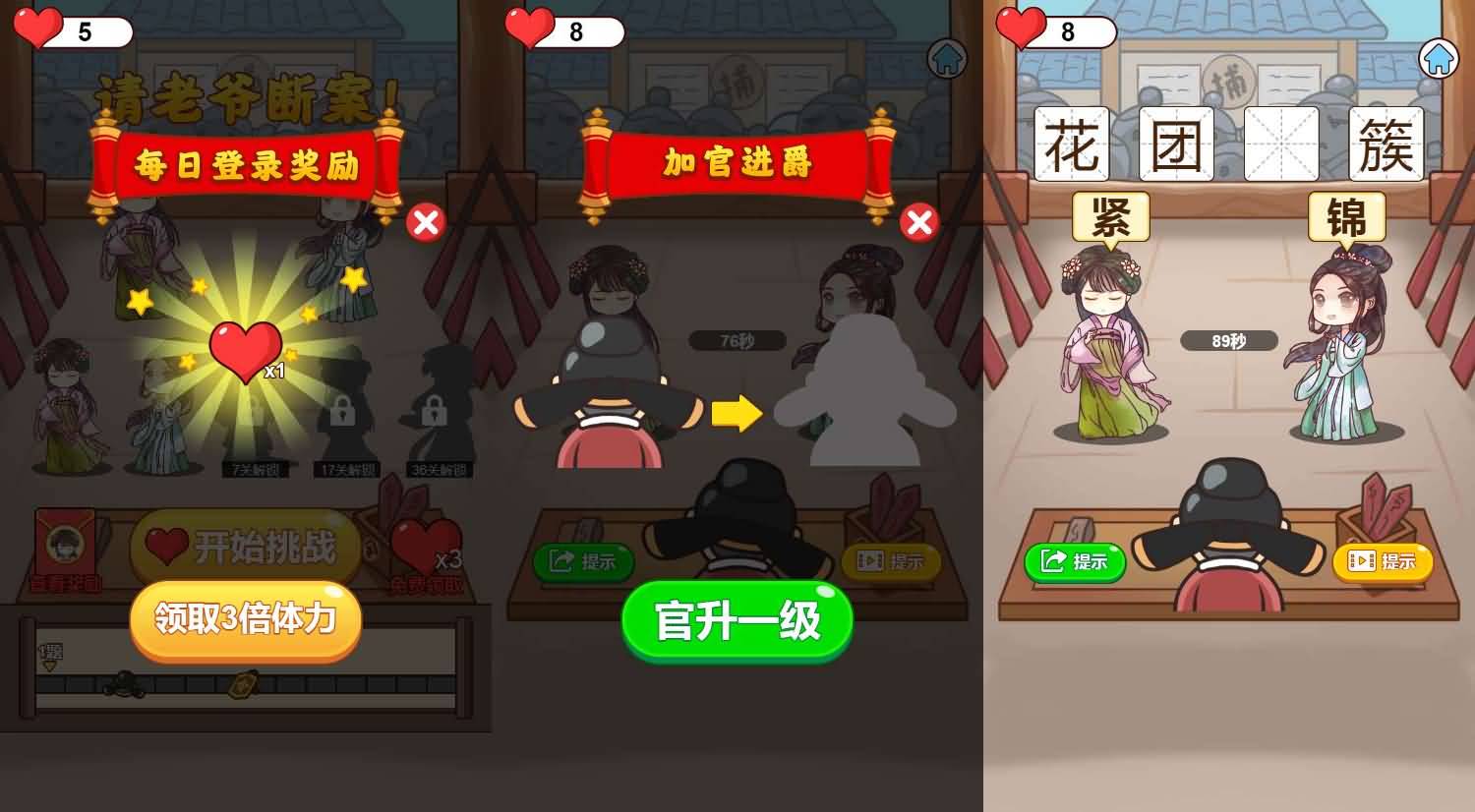This screenshot has height=812, width=1475.
Task: Click the yellow video 提示 hint icon
Action: [x=1381, y=561]
